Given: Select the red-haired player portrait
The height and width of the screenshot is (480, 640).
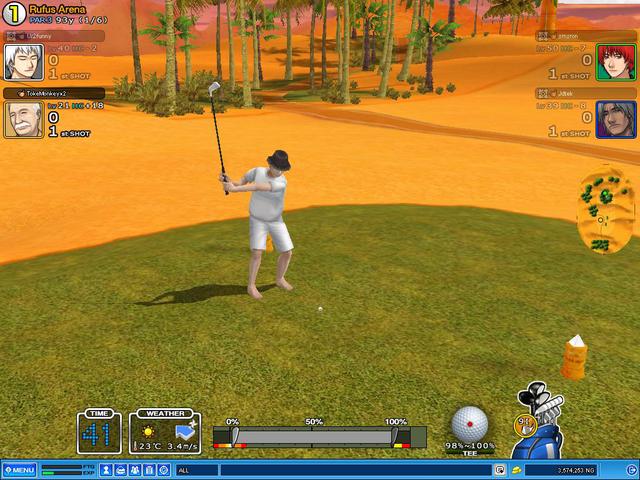Looking at the screenshot, I should [x=616, y=61].
